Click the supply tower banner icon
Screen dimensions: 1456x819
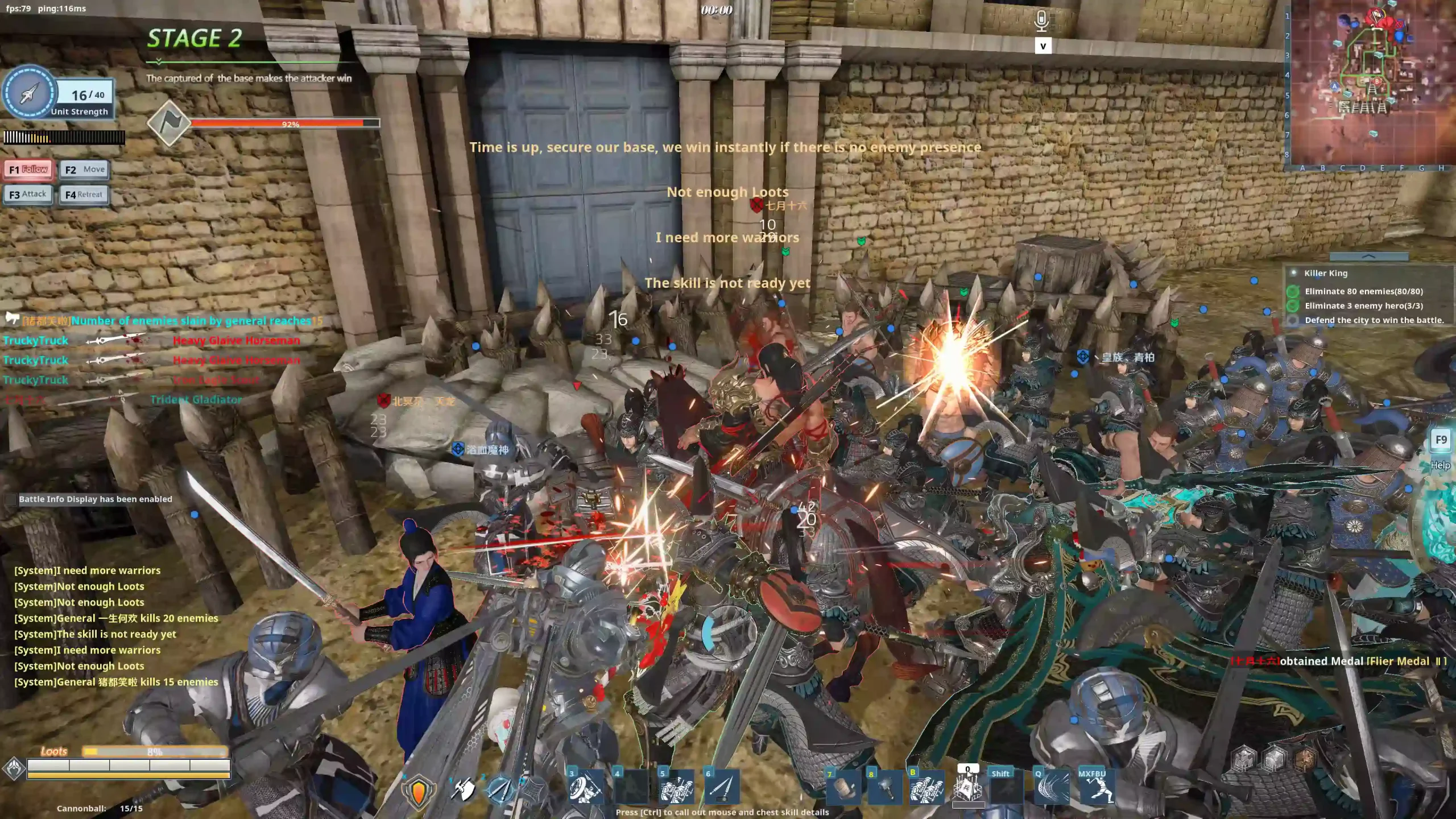[968, 789]
